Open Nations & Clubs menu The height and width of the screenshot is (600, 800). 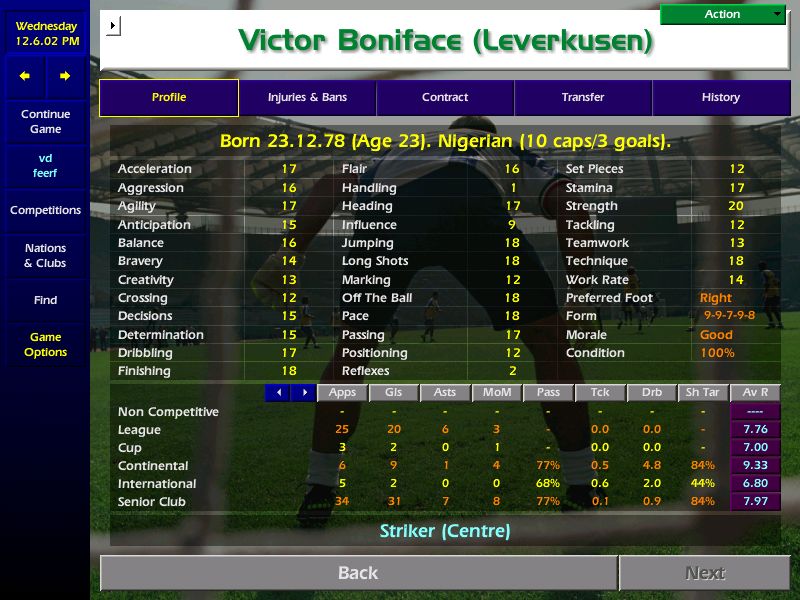tap(45, 256)
